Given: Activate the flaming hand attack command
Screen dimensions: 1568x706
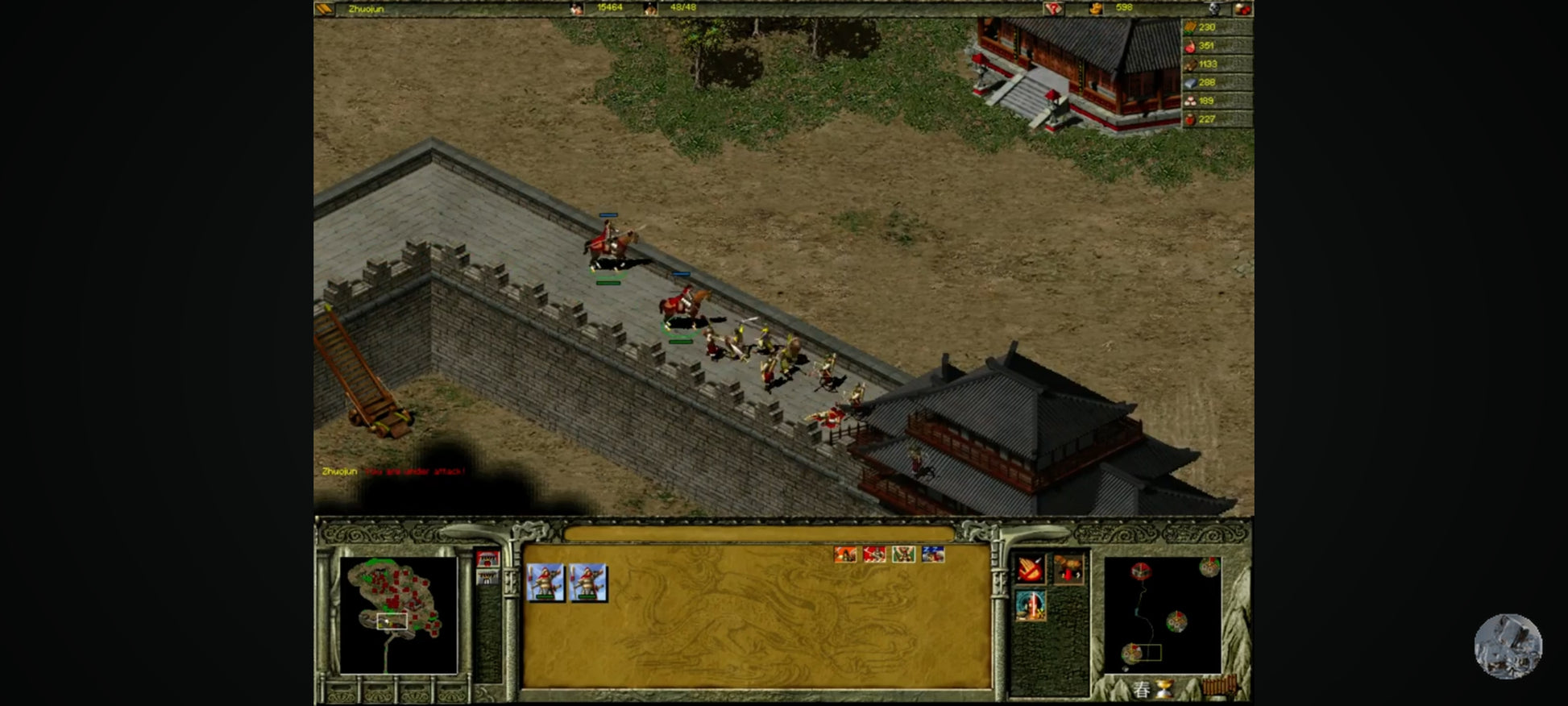Looking at the screenshot, I should (x=1030, y=570).
